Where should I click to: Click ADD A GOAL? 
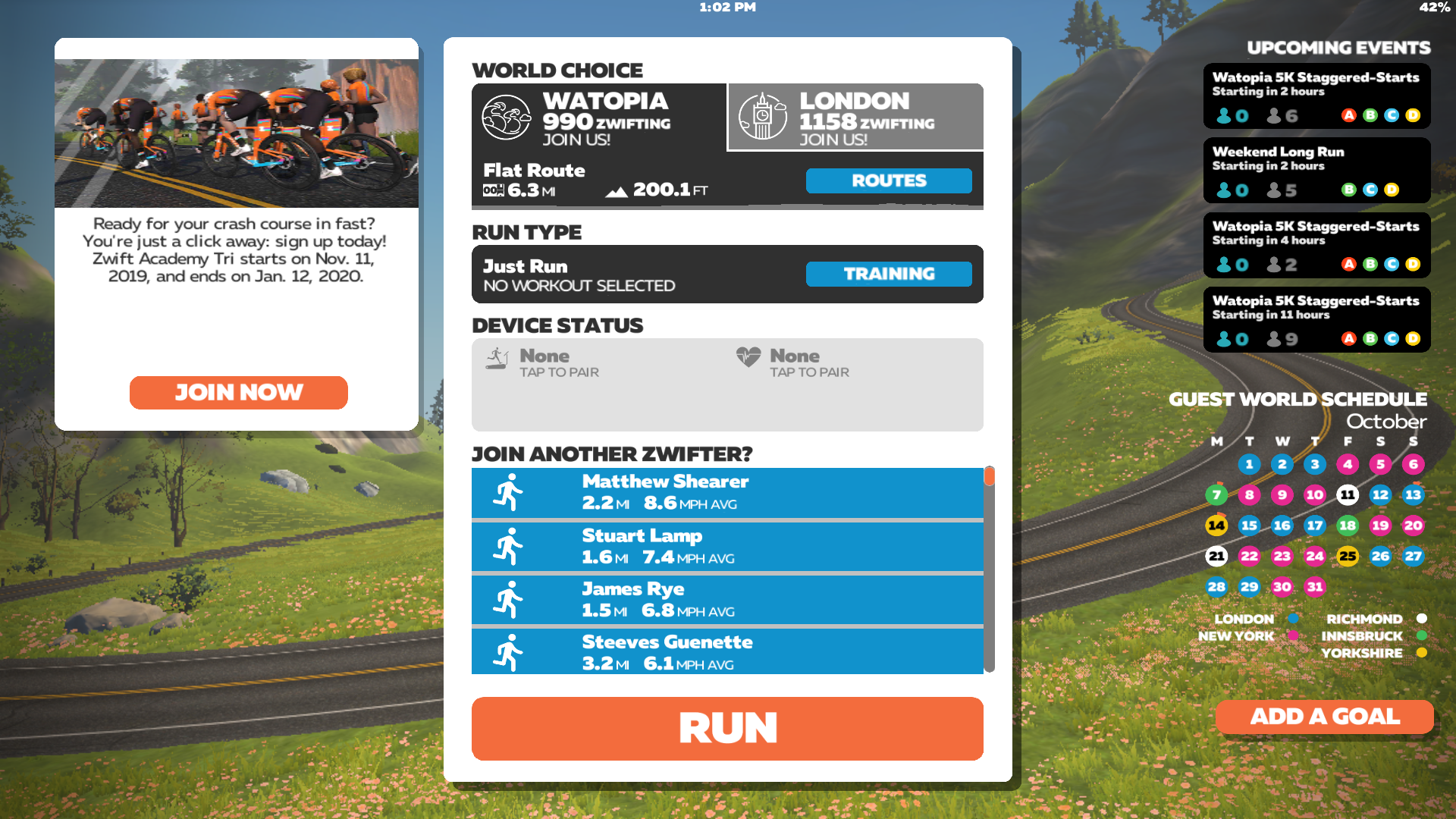(1324, 717)
